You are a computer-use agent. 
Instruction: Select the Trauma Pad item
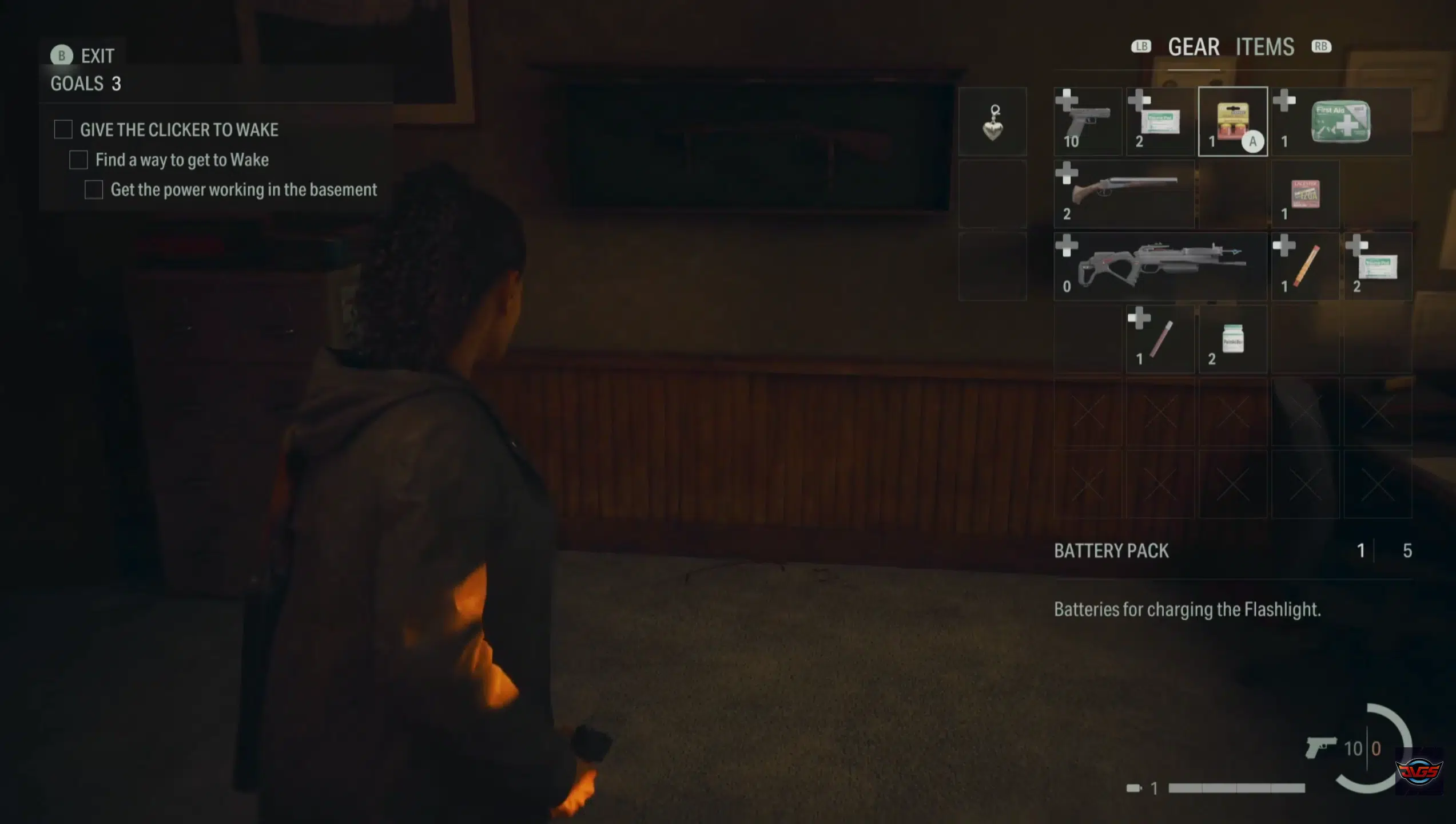pos(1160,122)
